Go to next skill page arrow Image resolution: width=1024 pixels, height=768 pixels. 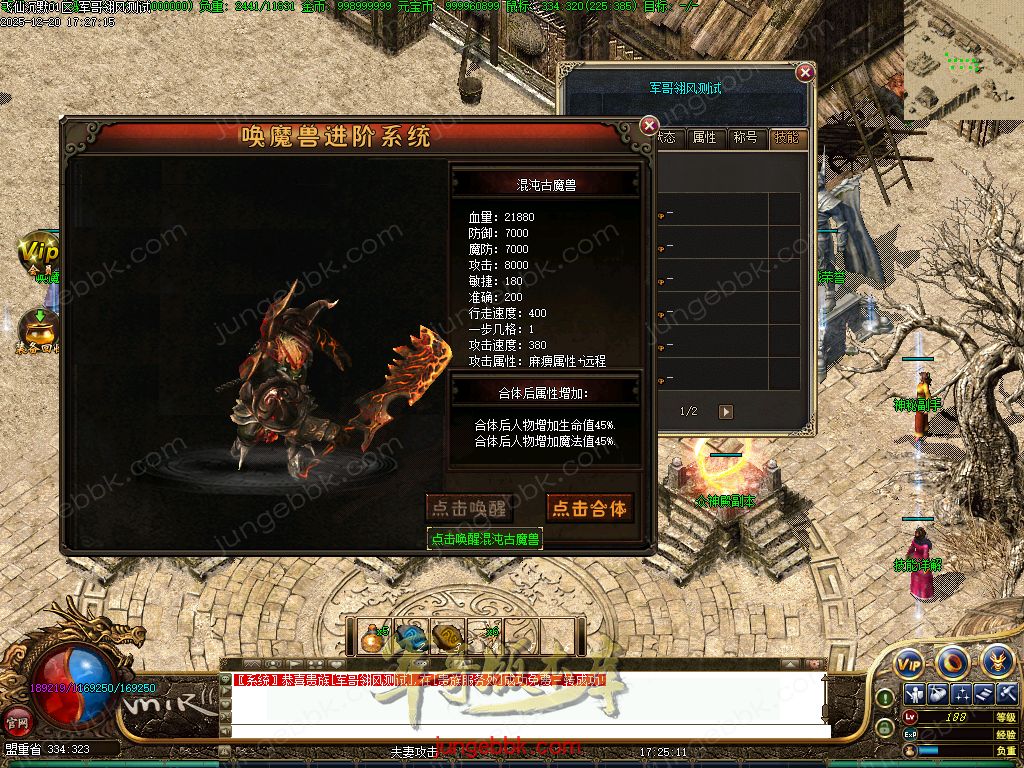(727, 412)
